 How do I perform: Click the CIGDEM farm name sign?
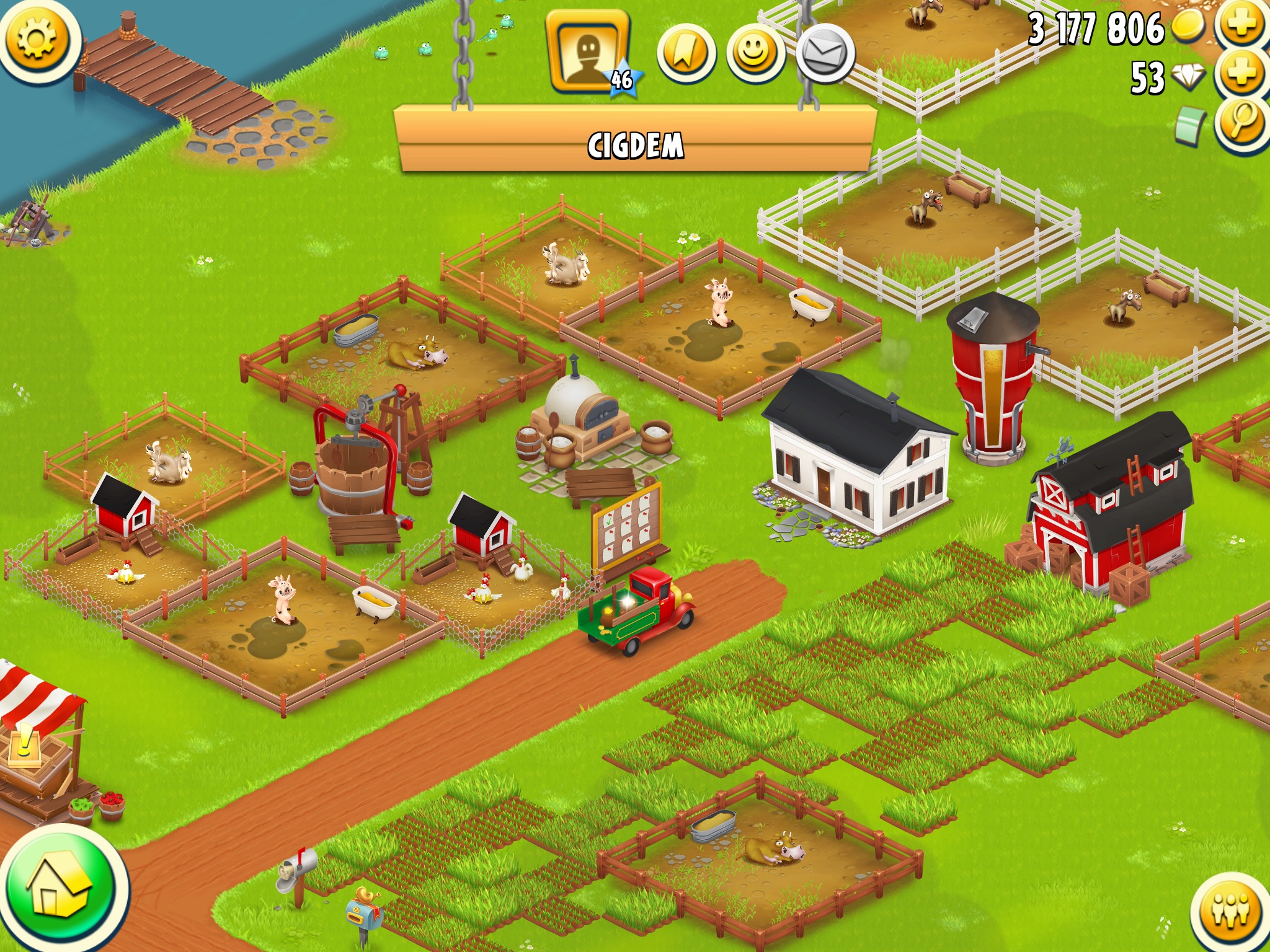tap(635, 145)
